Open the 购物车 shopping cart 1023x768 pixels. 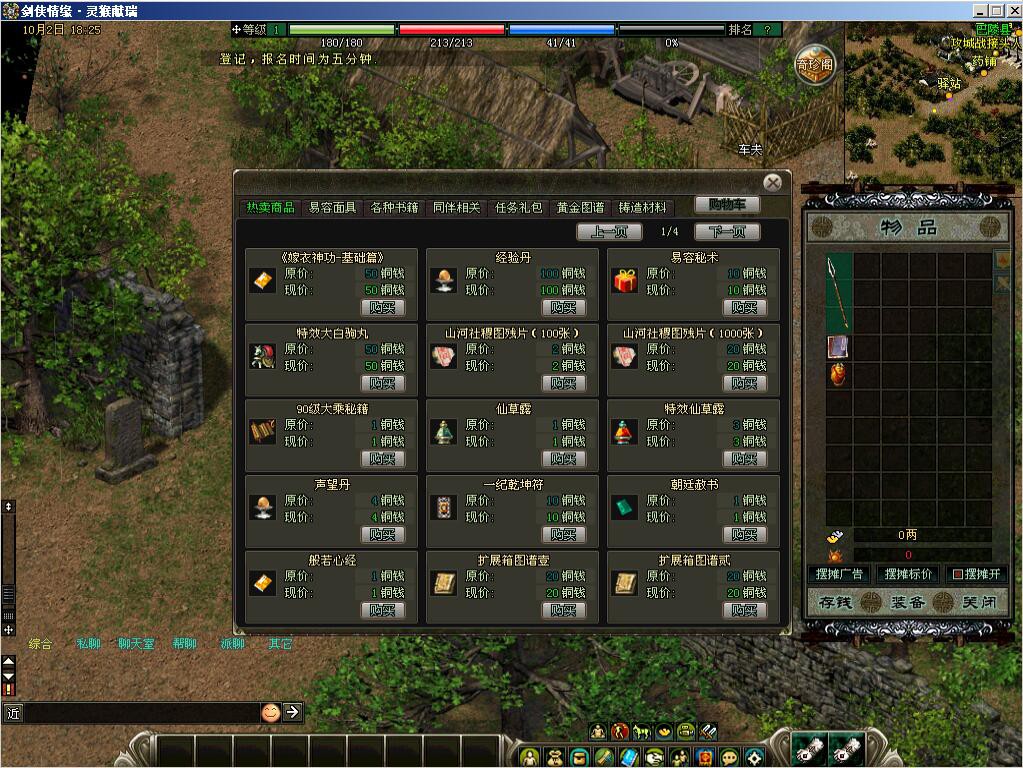coord(727,204)
